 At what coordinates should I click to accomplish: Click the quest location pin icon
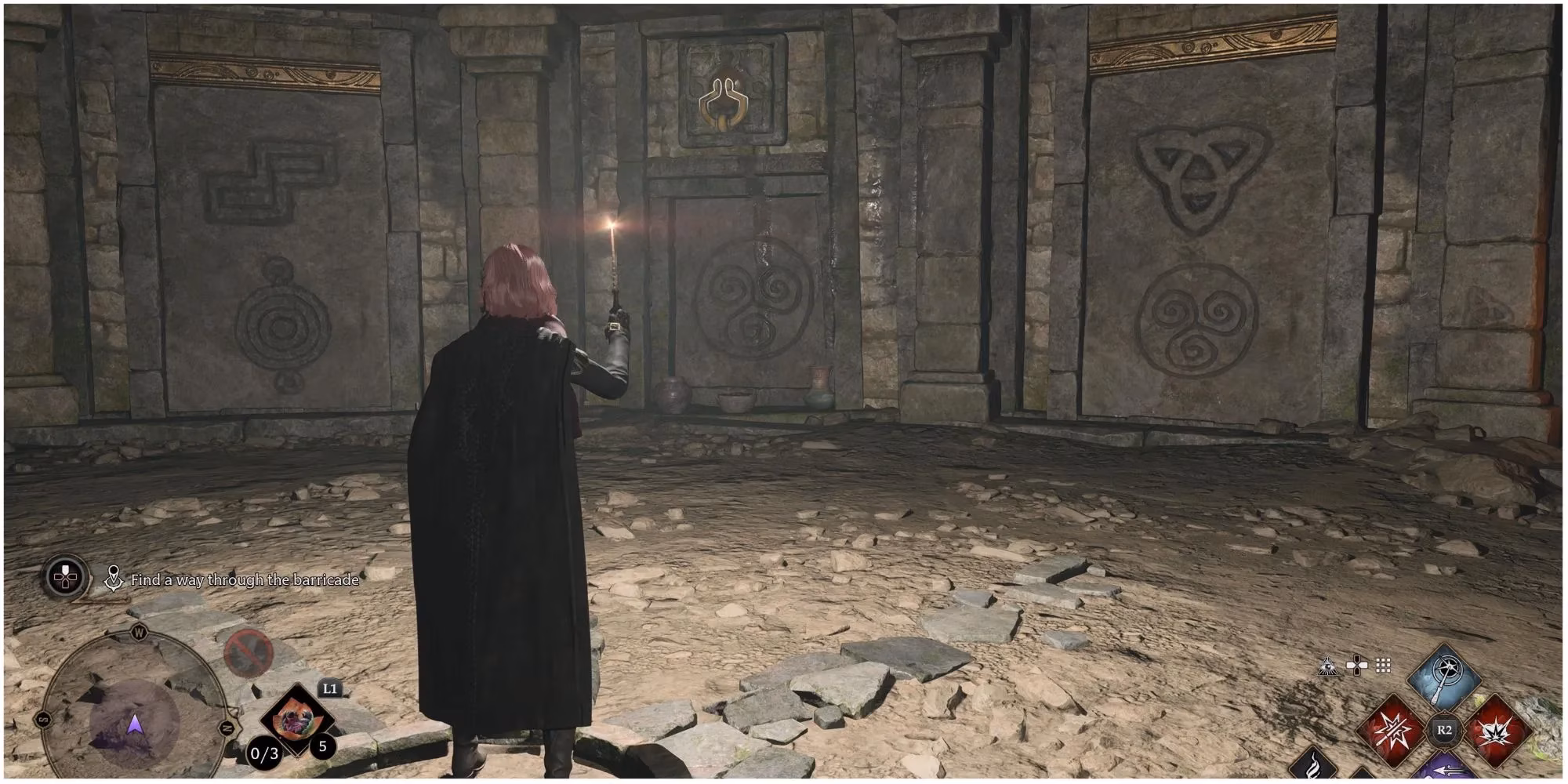click(x=114, y=579)
